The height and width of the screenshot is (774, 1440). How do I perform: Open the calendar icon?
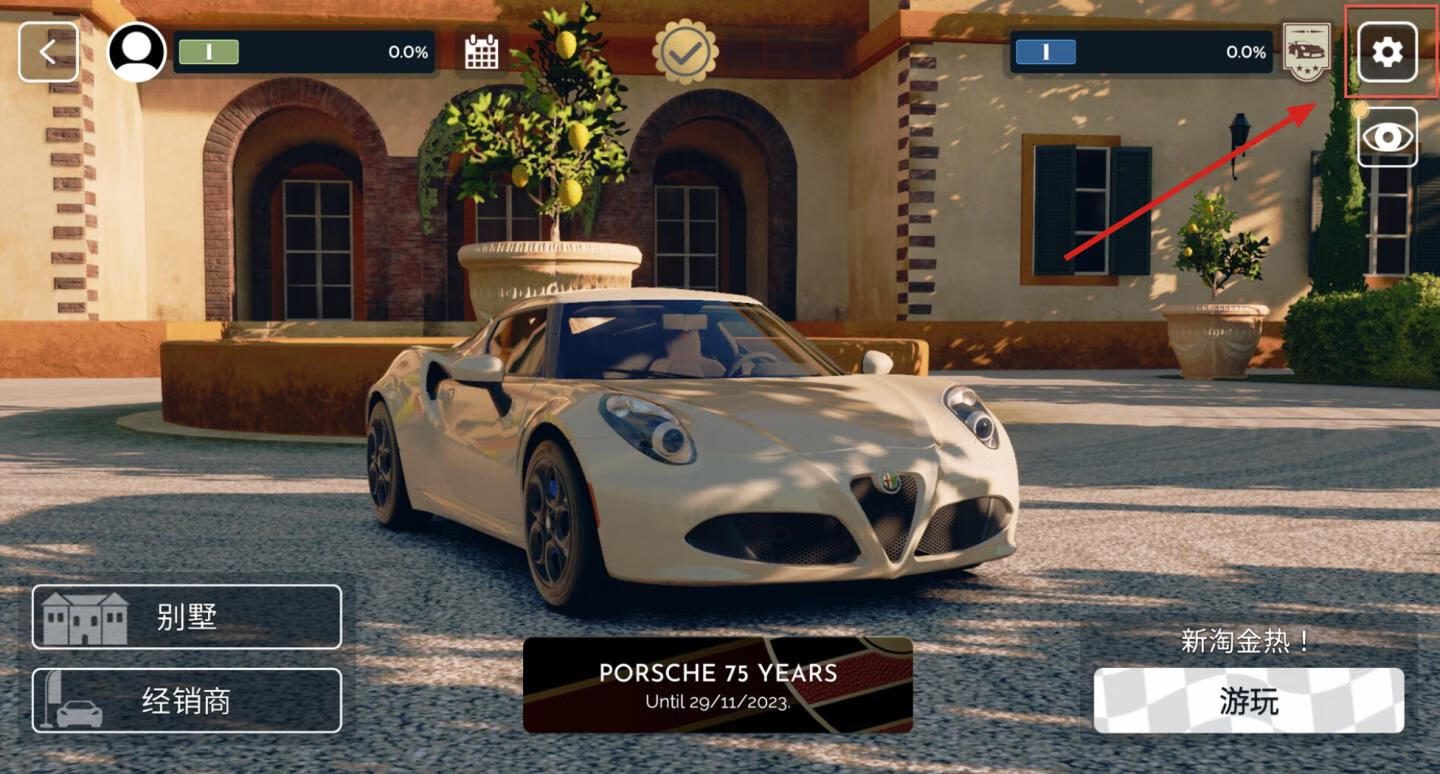tap(481, 52)
